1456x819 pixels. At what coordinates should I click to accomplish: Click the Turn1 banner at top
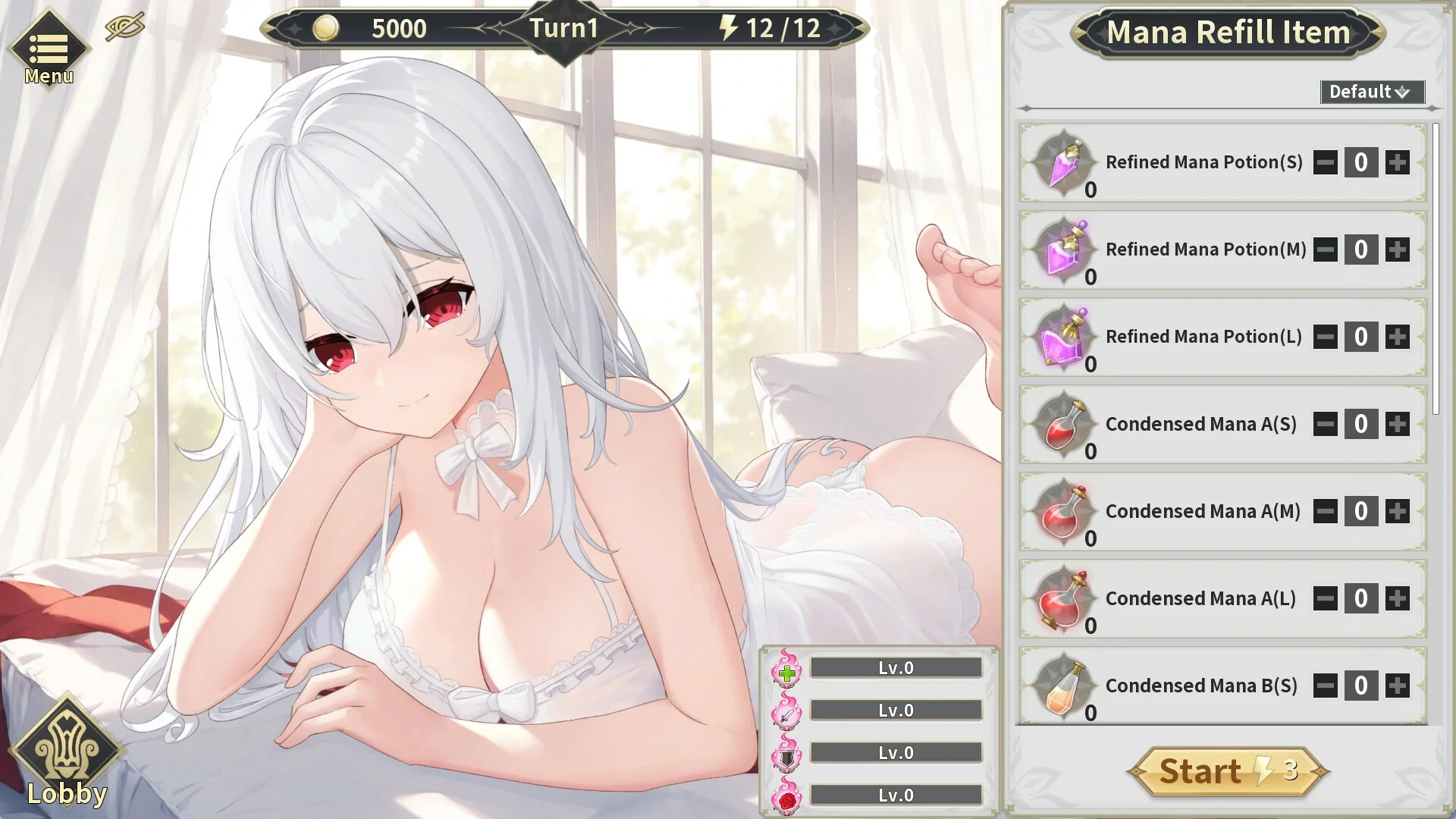click(x=563, y=29)
